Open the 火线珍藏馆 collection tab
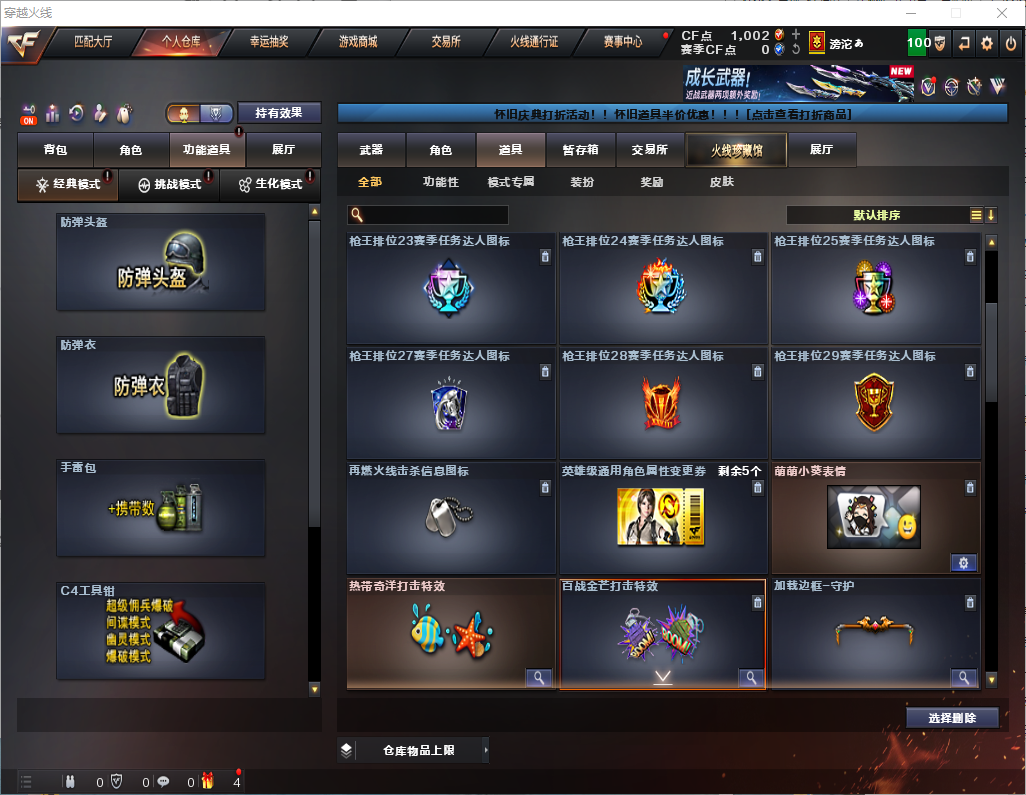The image size is (1026, 795). (736, 150)
